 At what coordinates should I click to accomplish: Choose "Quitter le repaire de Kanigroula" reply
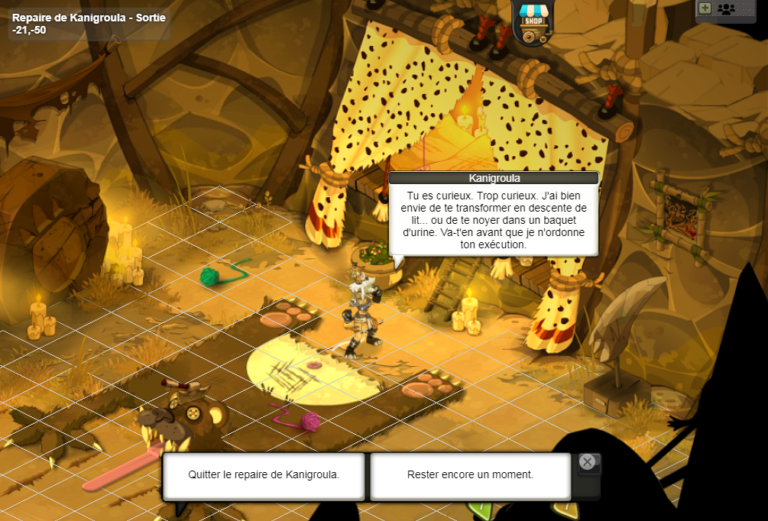coord(264,475)
